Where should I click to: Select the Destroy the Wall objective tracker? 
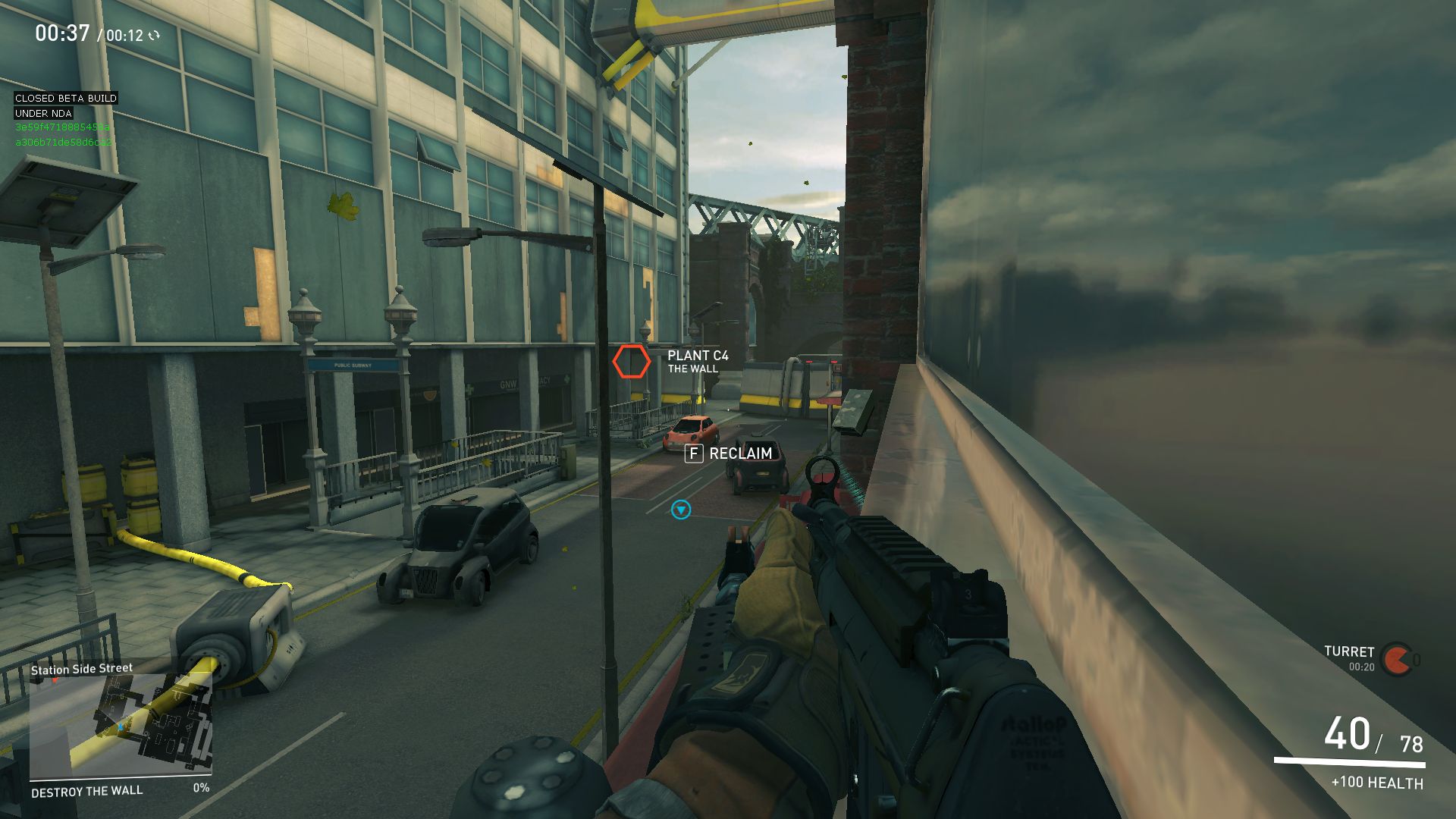click(87, 791)
